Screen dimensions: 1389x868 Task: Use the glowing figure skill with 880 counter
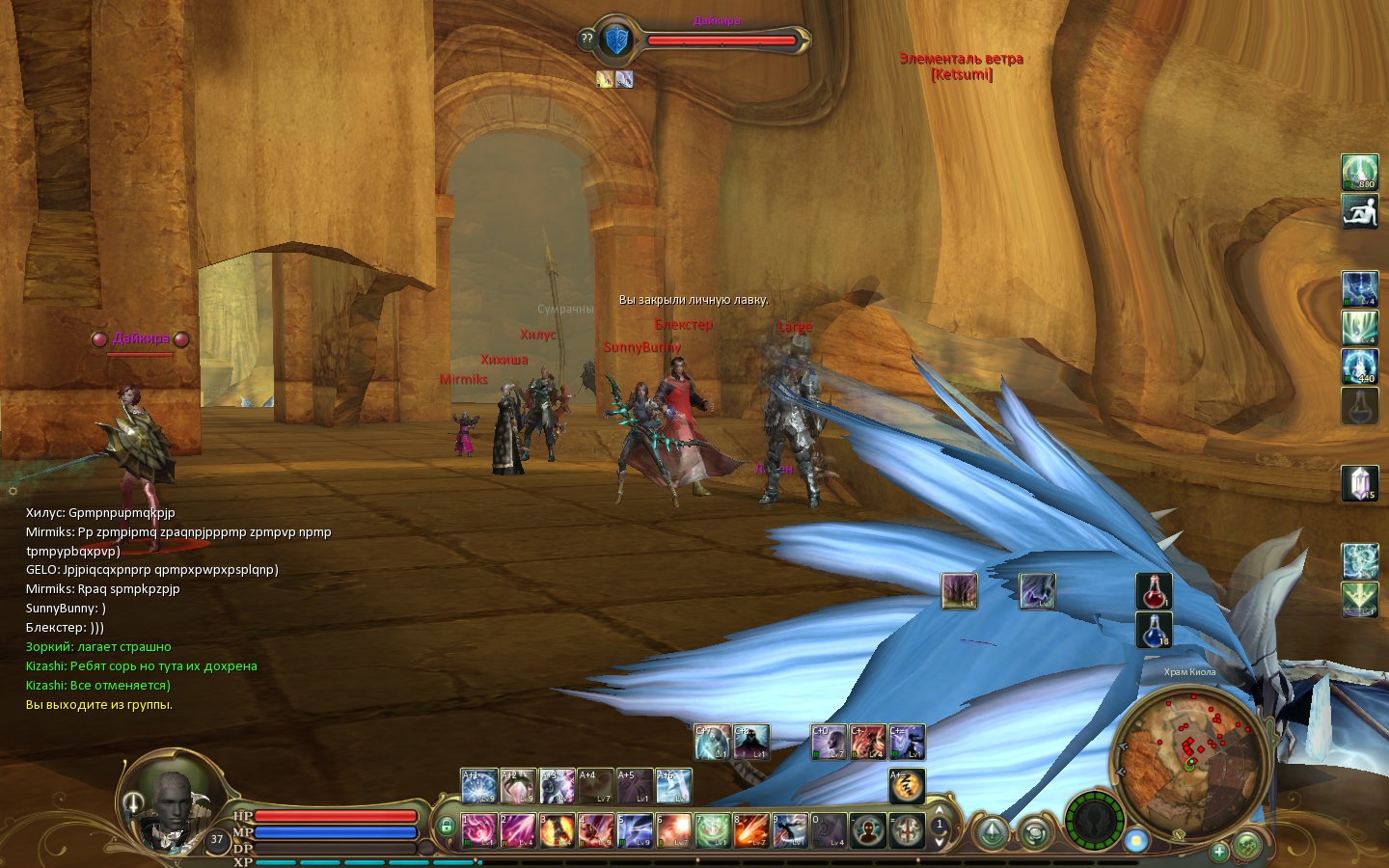point(1360,173)
